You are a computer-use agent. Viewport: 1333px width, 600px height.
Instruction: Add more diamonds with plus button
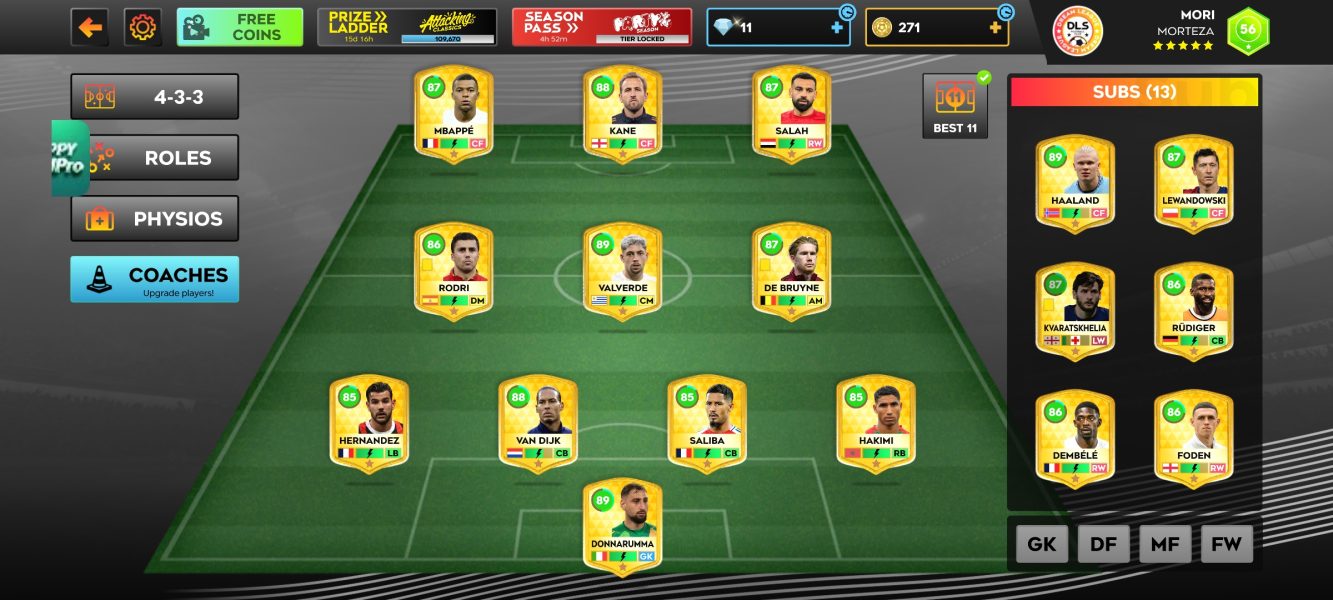[837, 28]
